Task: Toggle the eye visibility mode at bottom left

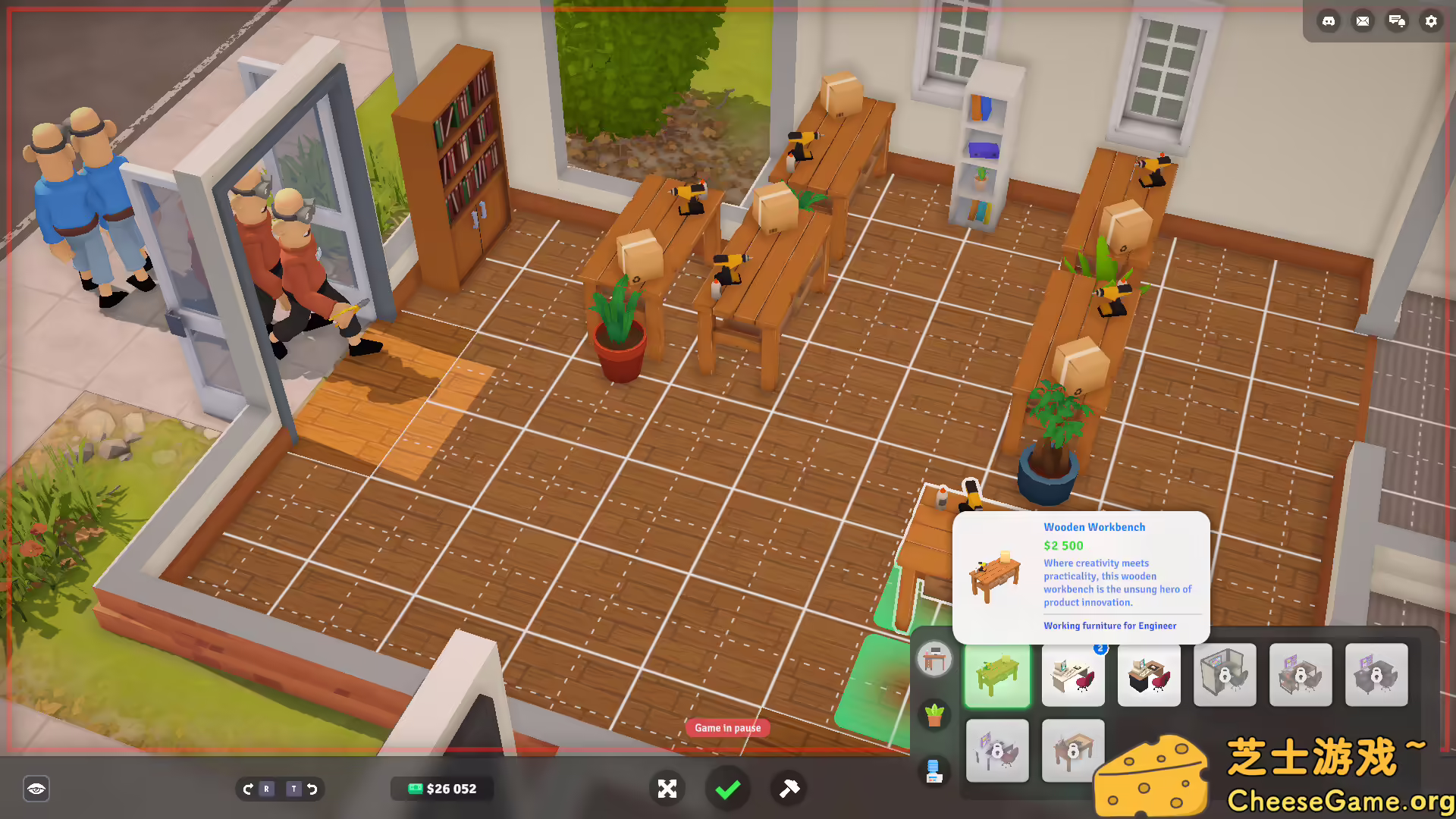Action: 36,789
